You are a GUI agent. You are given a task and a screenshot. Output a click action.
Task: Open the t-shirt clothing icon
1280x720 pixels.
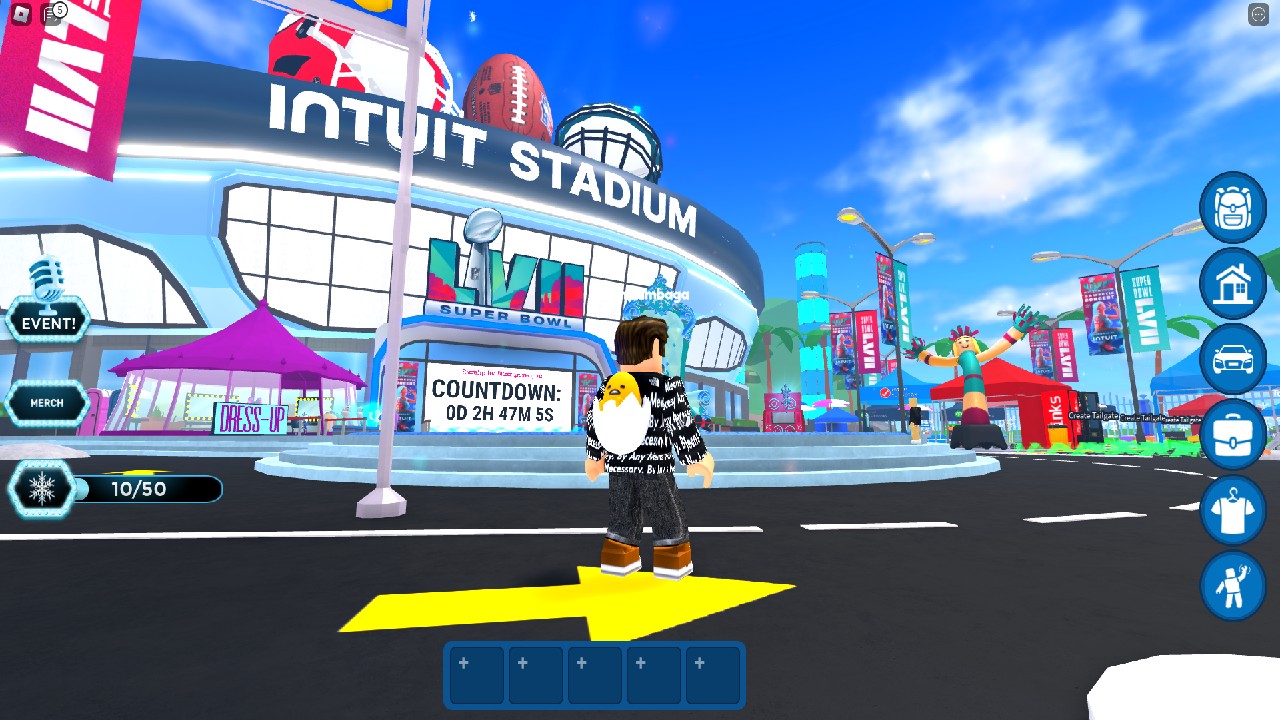(x=1232, y=511)
